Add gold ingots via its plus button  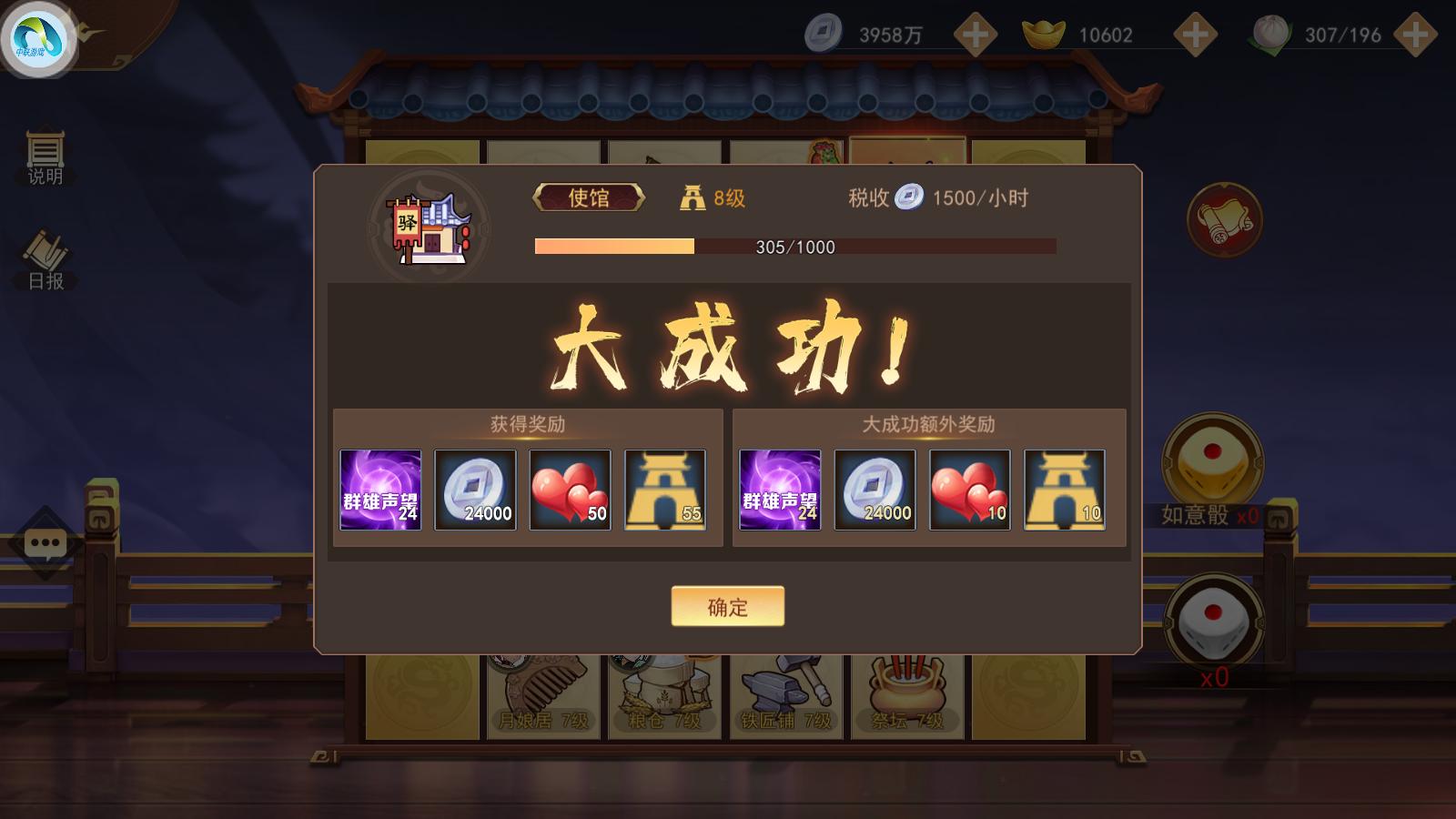point(1195,35)
